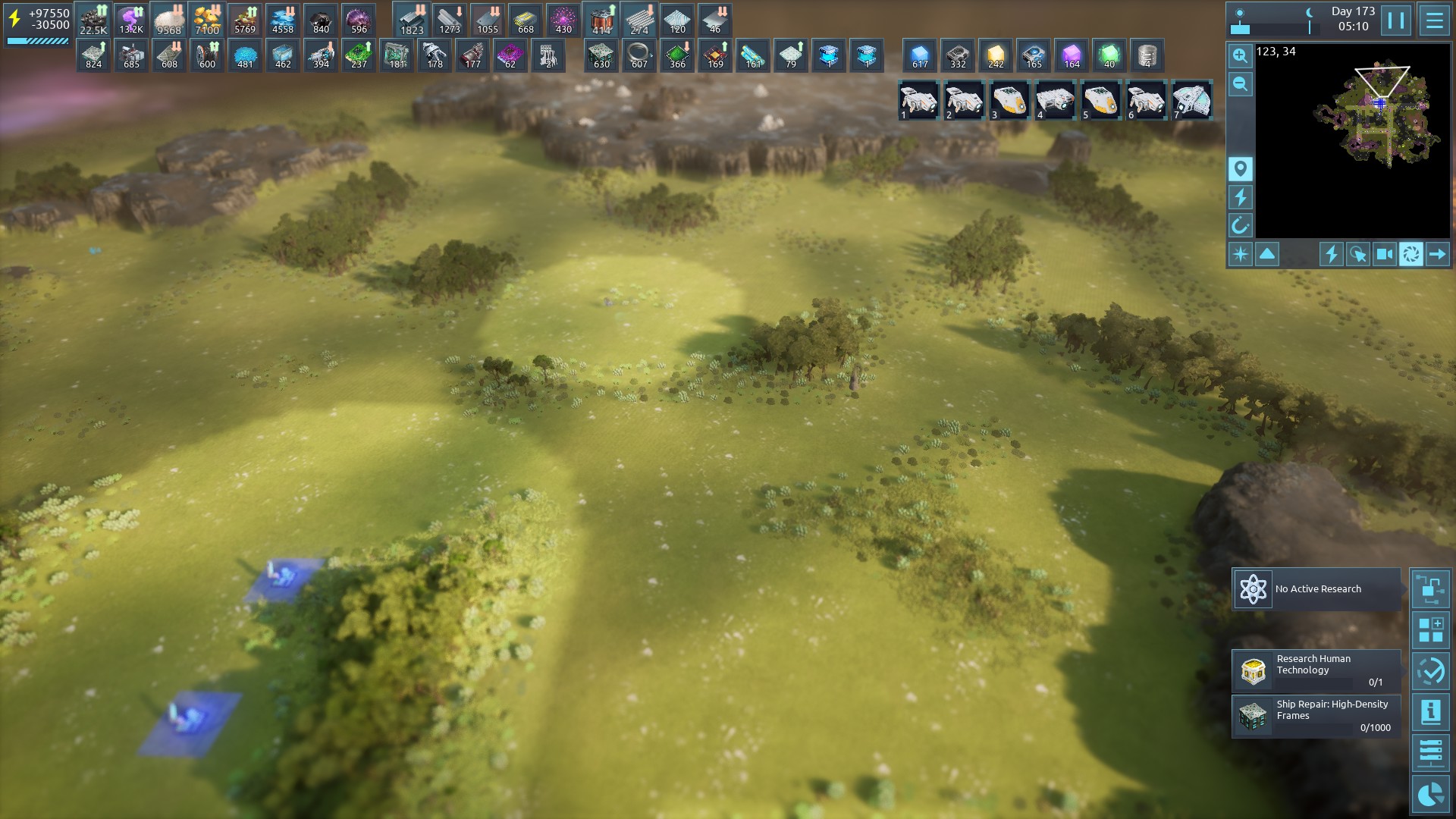Open the build menu grid-plus button
The image size is (1456, 819).
tap(1430, 630)
